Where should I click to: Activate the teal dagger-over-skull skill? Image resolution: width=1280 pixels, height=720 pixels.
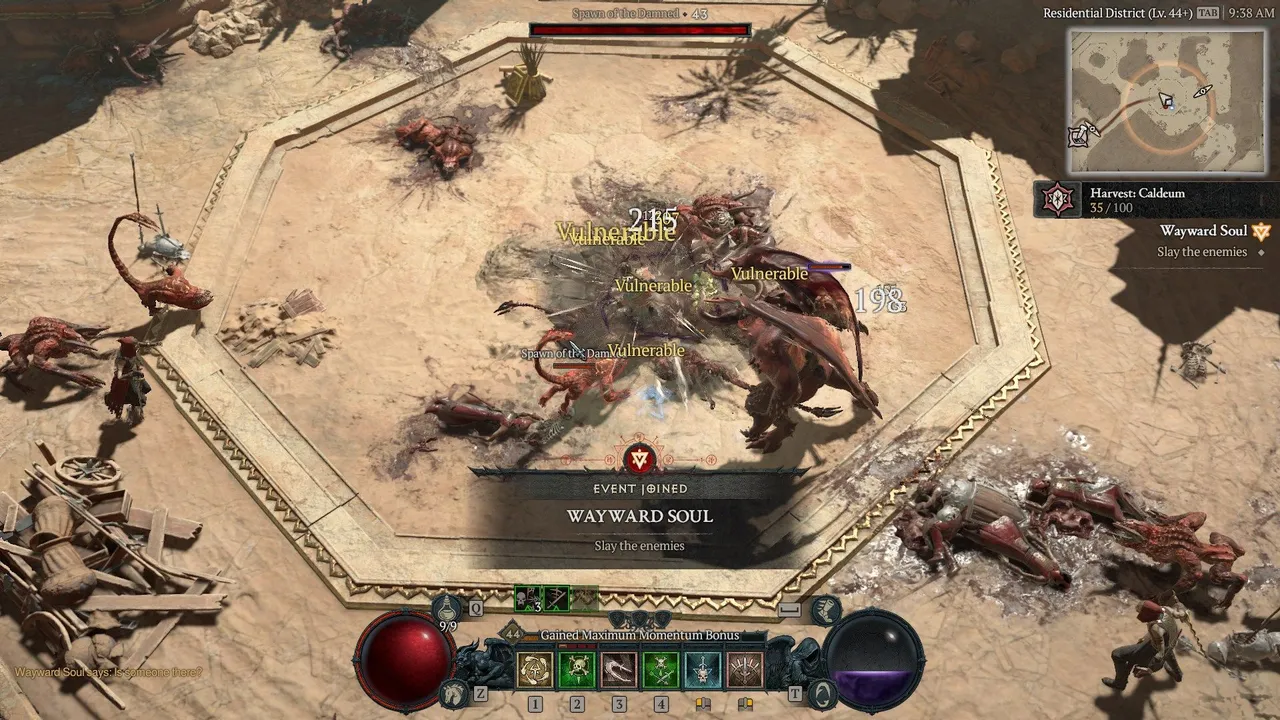pos(703,670)
